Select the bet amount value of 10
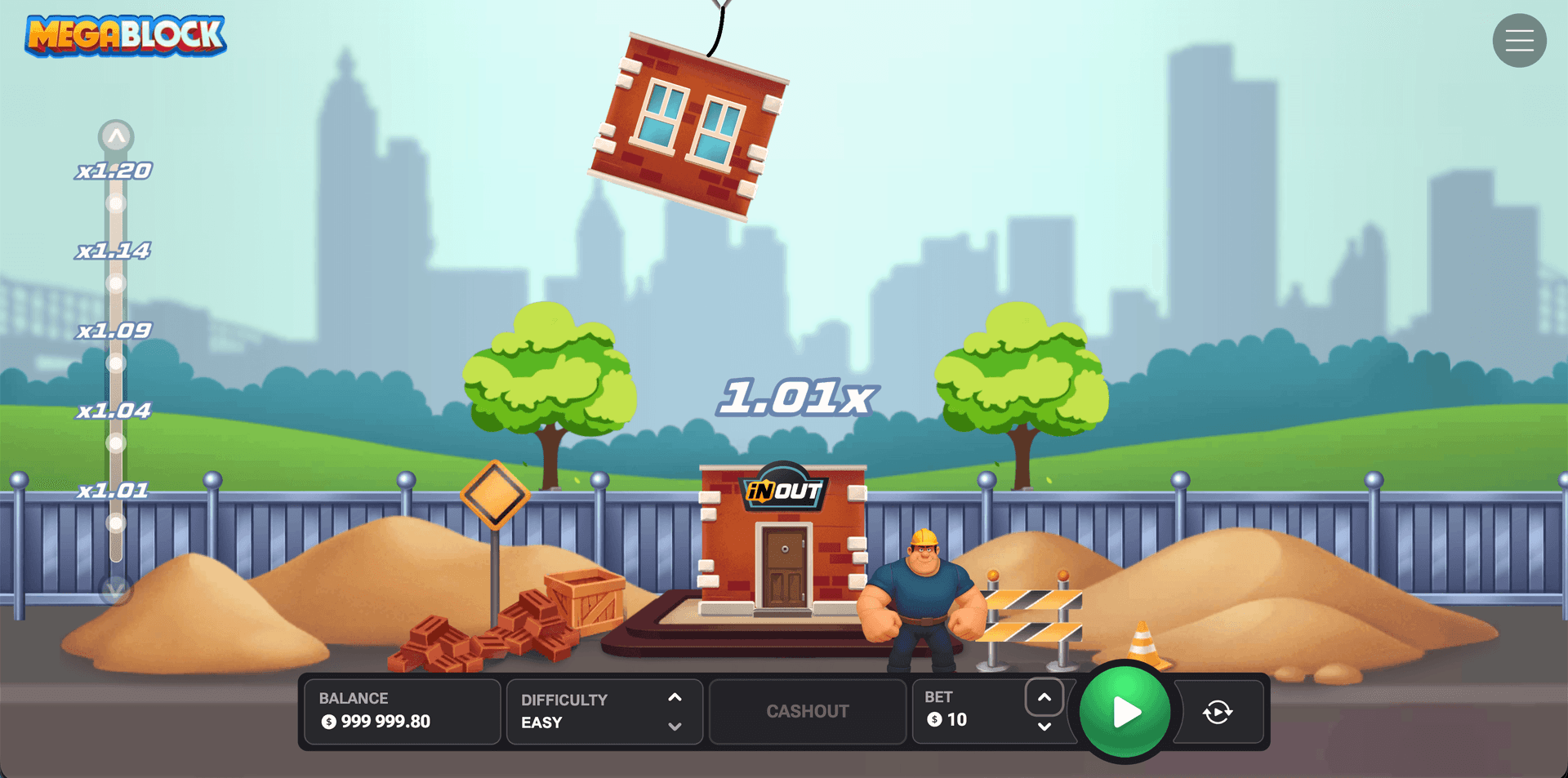Image resolution: width=1568 pixels, height=778 pixels. click(957, 720)
